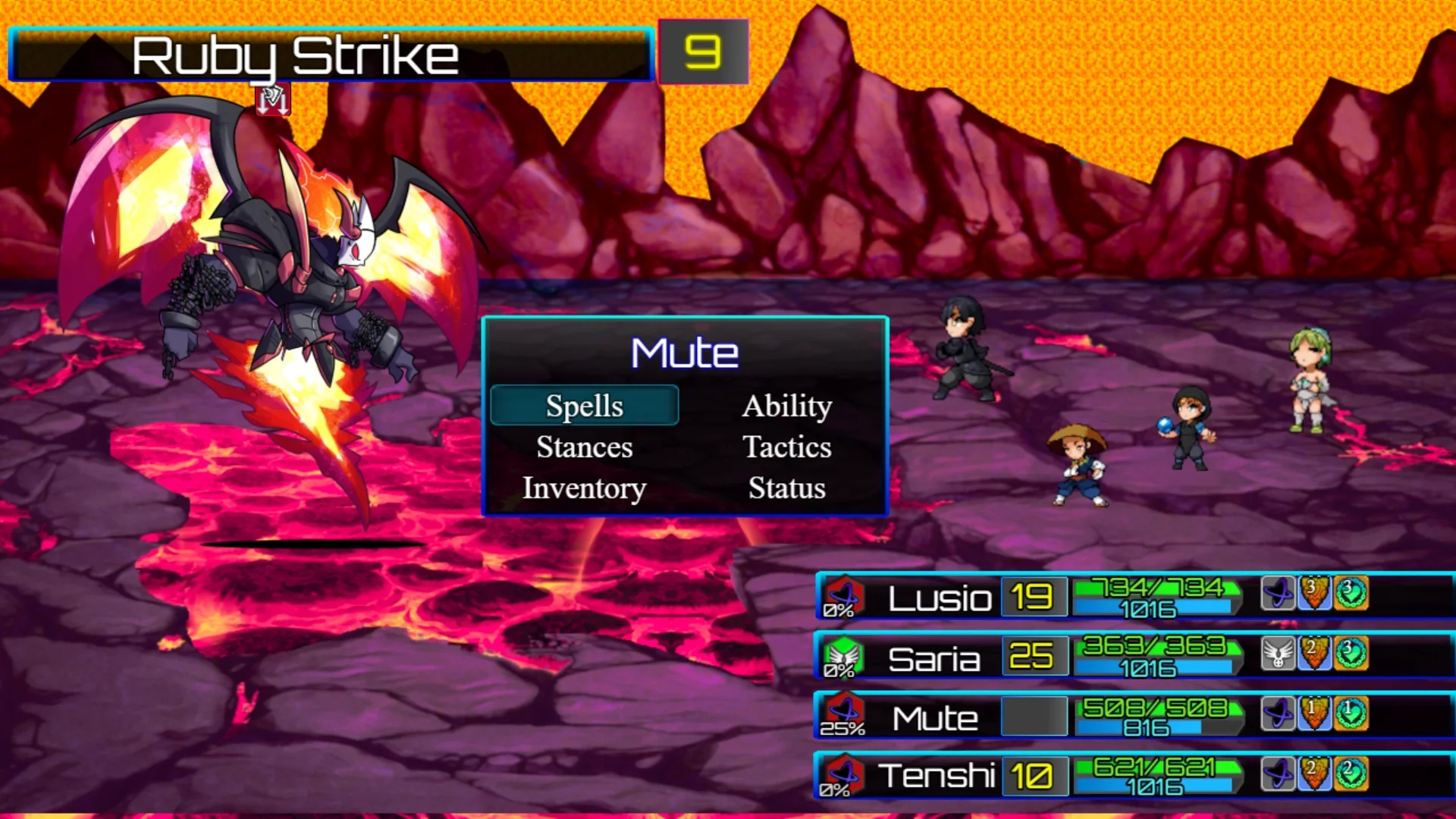The image size is (1456, 819).
Task: Open the Inventory command
Action: click(x=584, y=488)
